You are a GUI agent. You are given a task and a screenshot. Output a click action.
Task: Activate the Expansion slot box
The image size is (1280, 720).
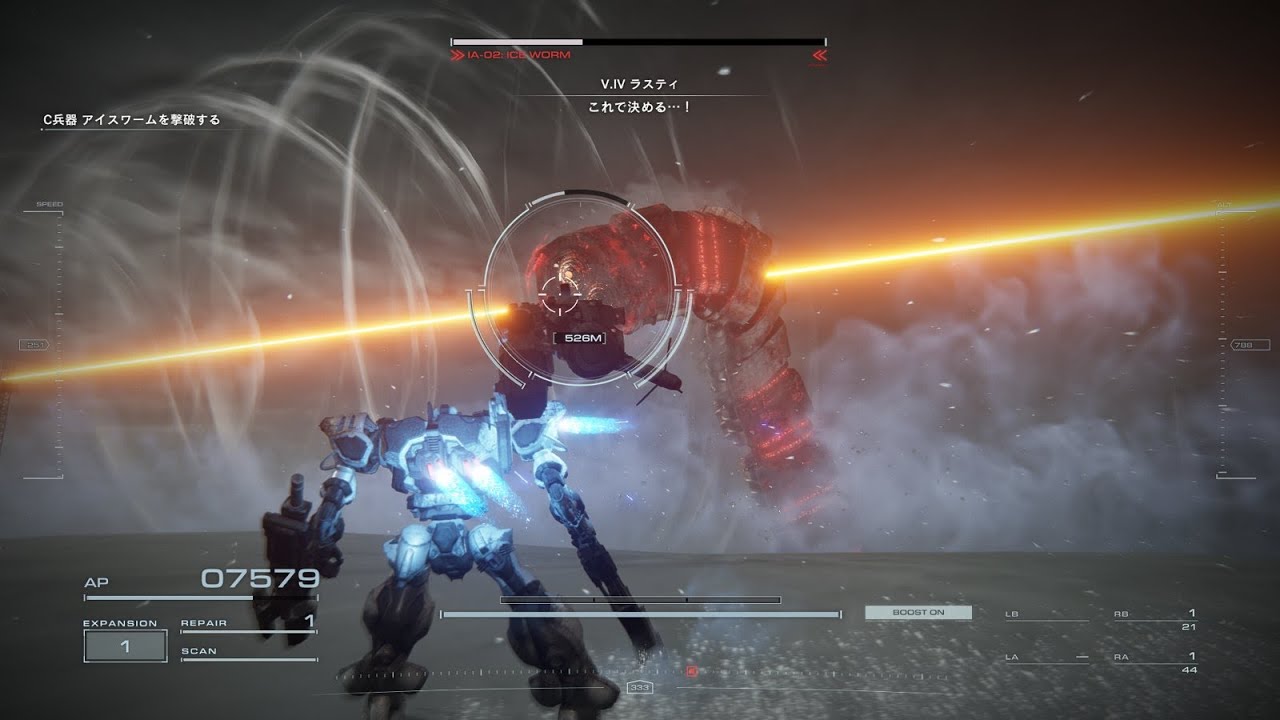(x=125, y=646)
